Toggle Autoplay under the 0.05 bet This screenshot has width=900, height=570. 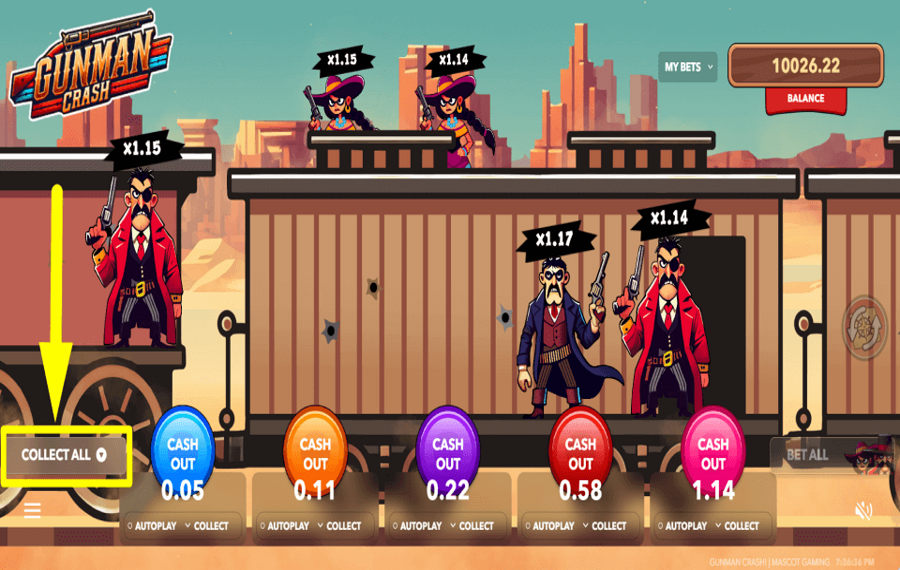[153, 526]
